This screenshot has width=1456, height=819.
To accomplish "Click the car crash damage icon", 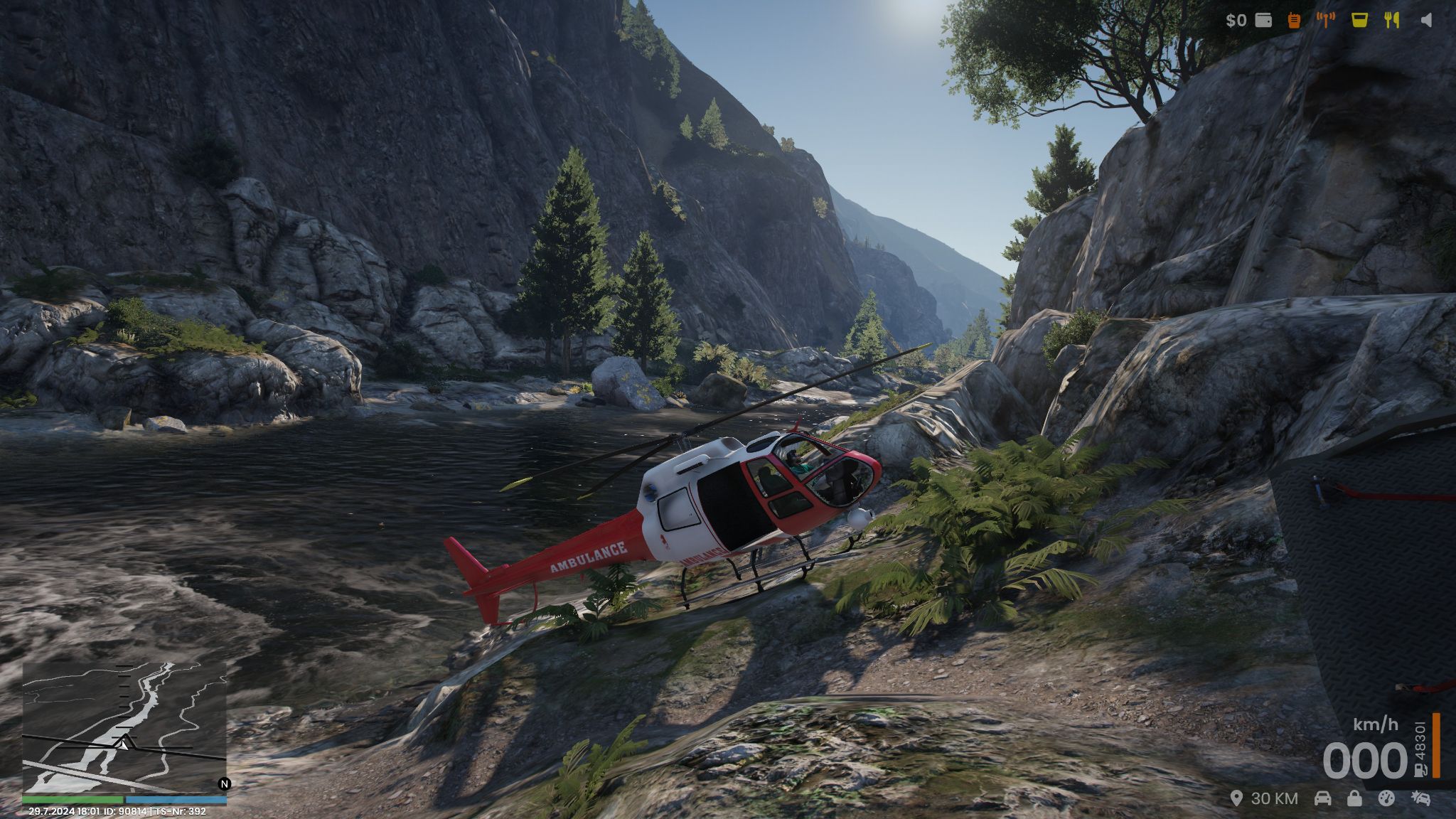I will point(1420,798).
